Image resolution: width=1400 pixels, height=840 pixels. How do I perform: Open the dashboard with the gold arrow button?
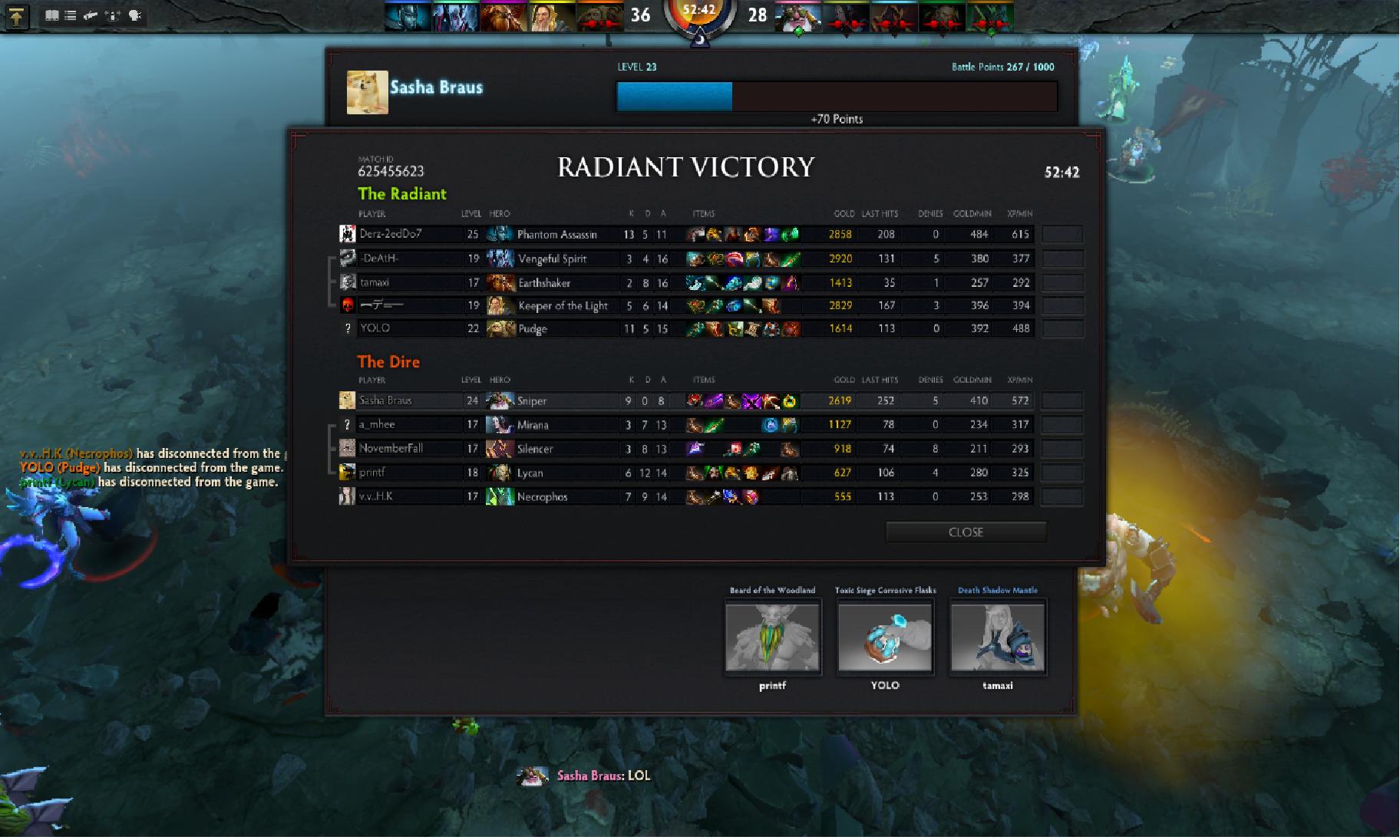(x=17, y=16)
